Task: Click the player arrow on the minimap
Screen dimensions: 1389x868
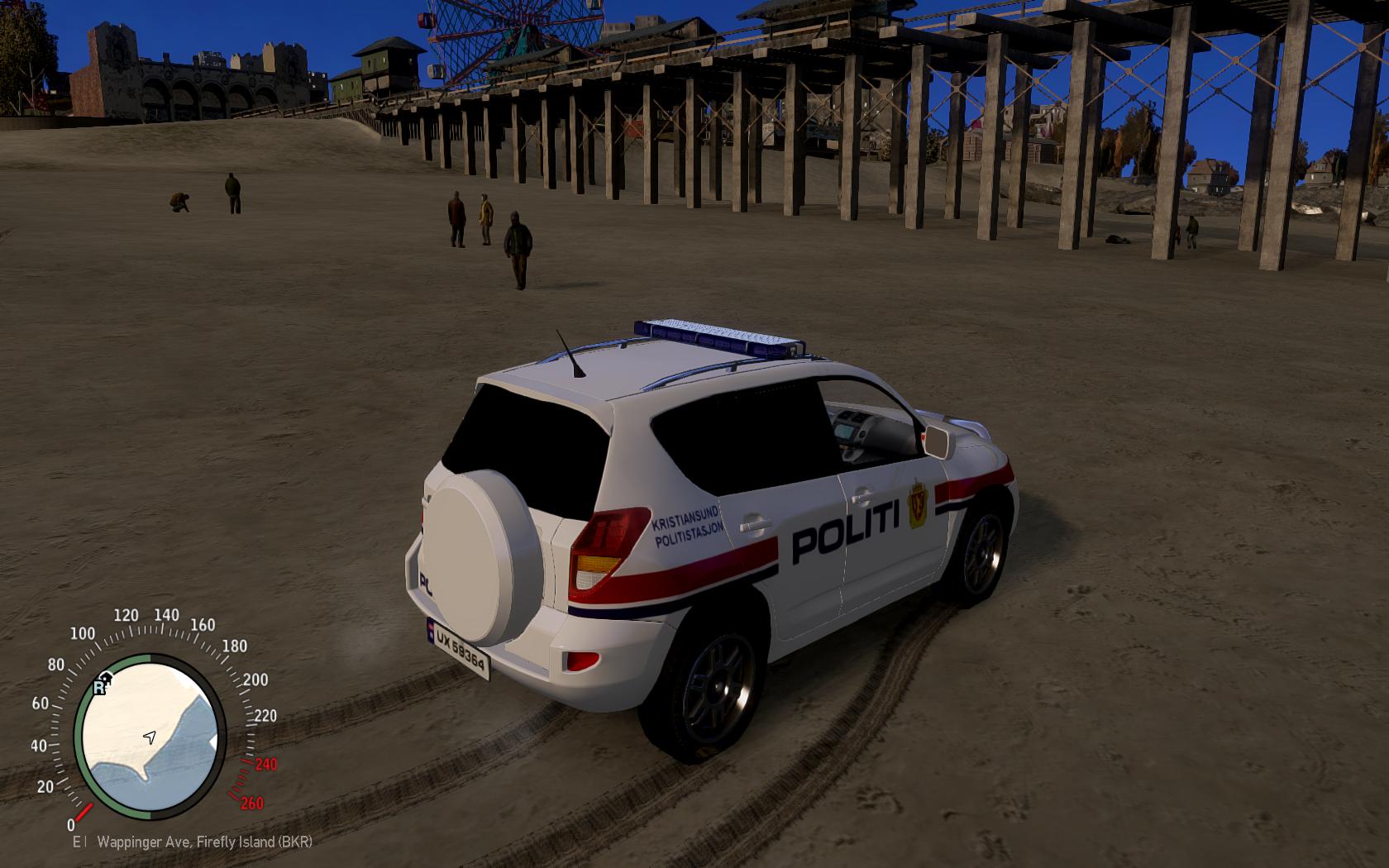Action: point(150,737)
